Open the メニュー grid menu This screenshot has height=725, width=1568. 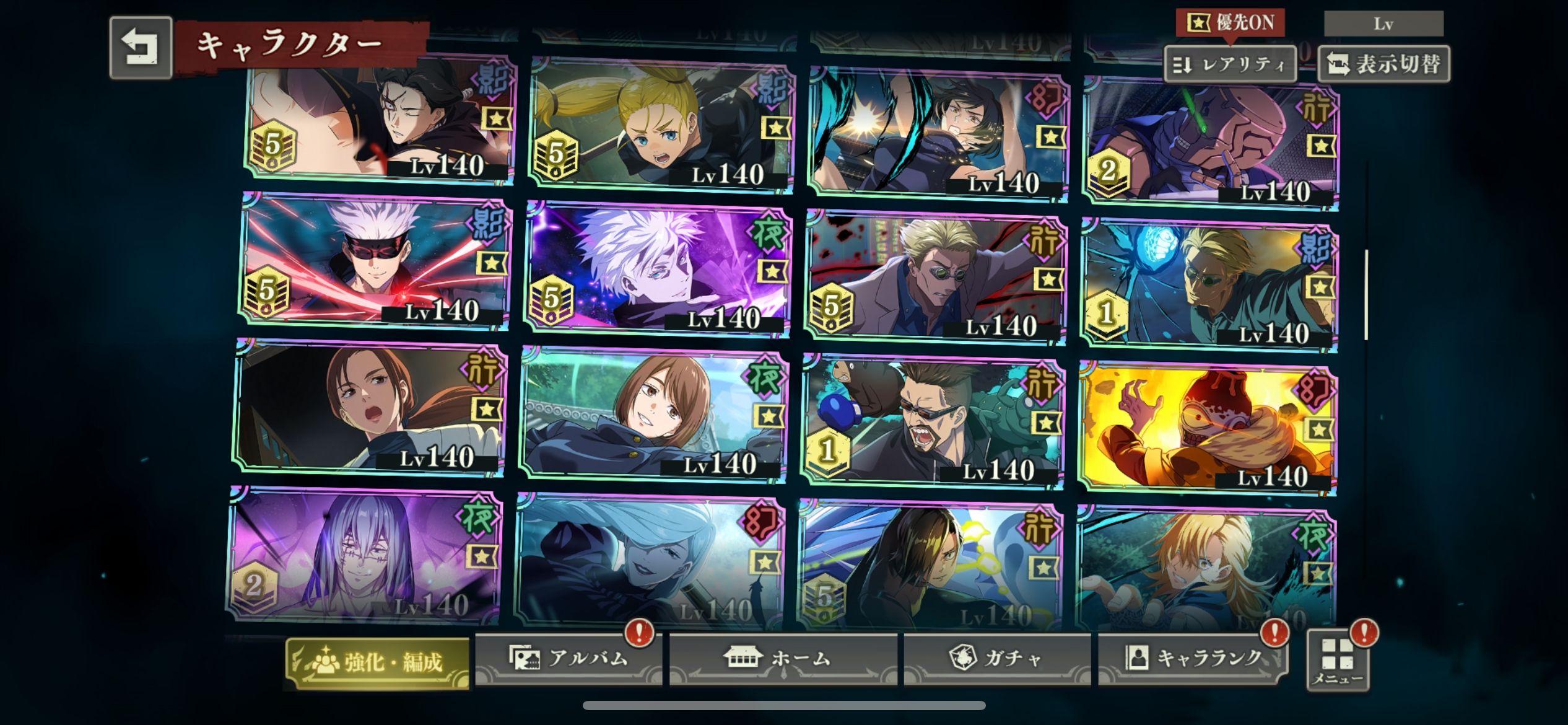tap(1338, 660)
